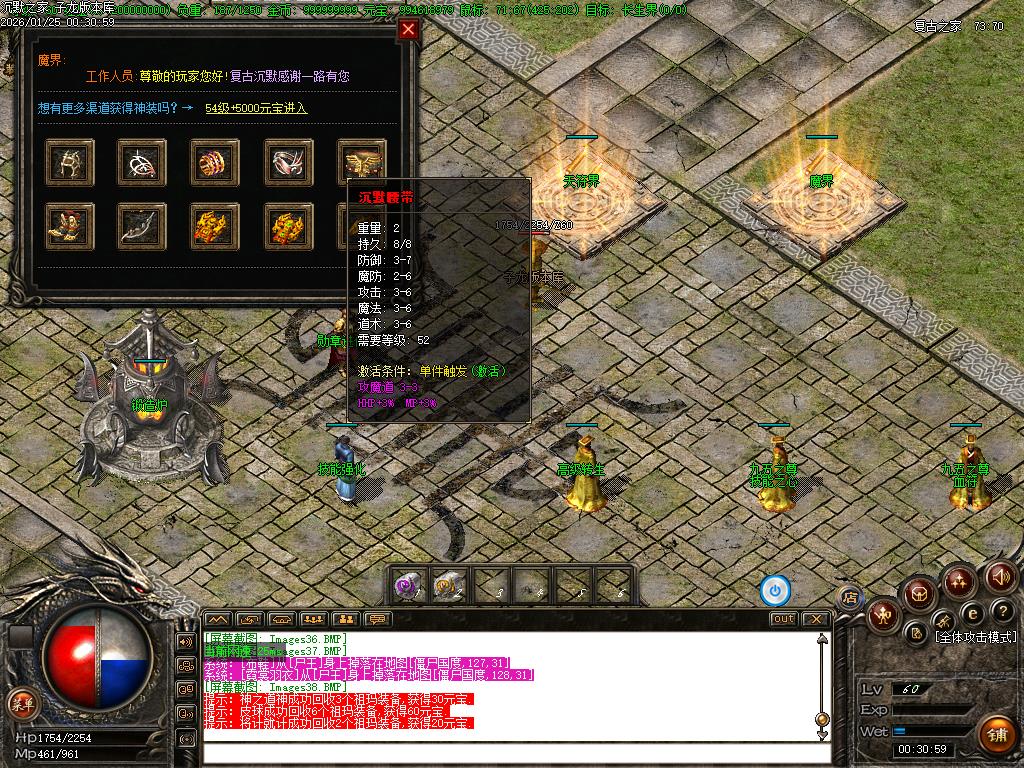Switch the 全体攻击模式 attack mode
Image resolution: width=1024 pixels, height=768 pixels.
coord(975,637)
